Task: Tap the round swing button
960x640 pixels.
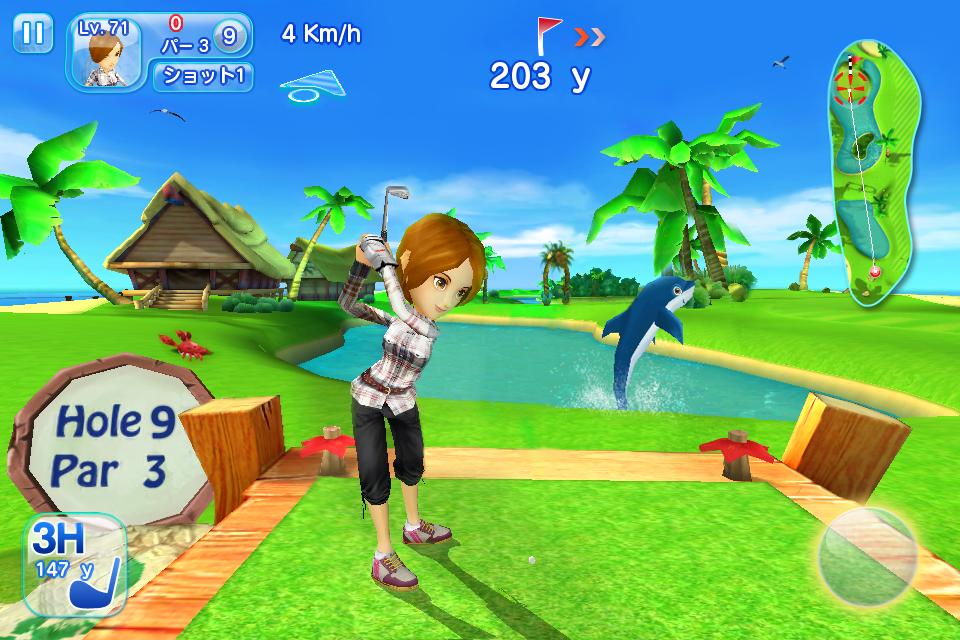Action: point(867,557)
